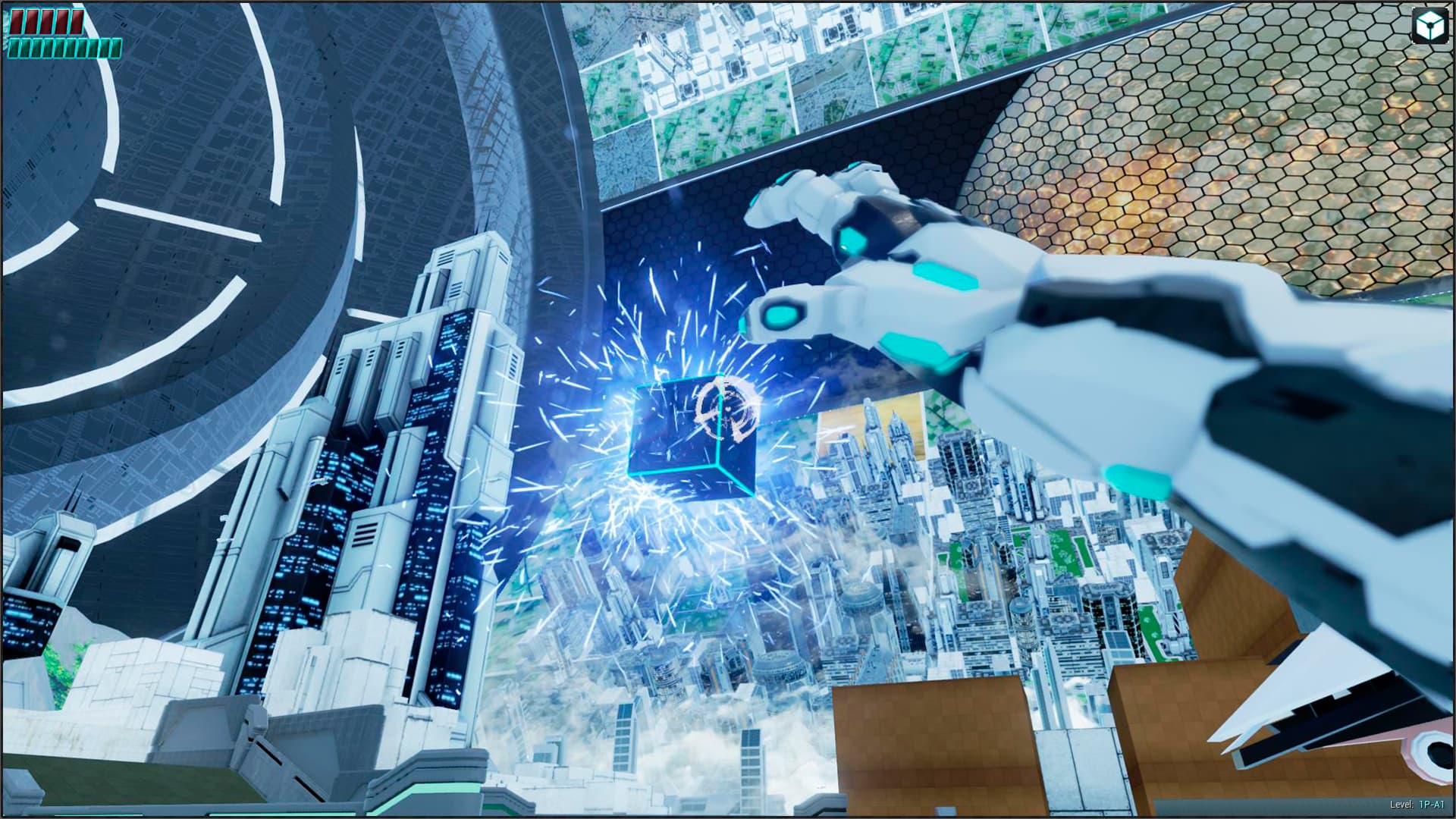Viewport: 1456px width, 819px height.
Task: Click the first red health segment
Action: coord(17,23)
